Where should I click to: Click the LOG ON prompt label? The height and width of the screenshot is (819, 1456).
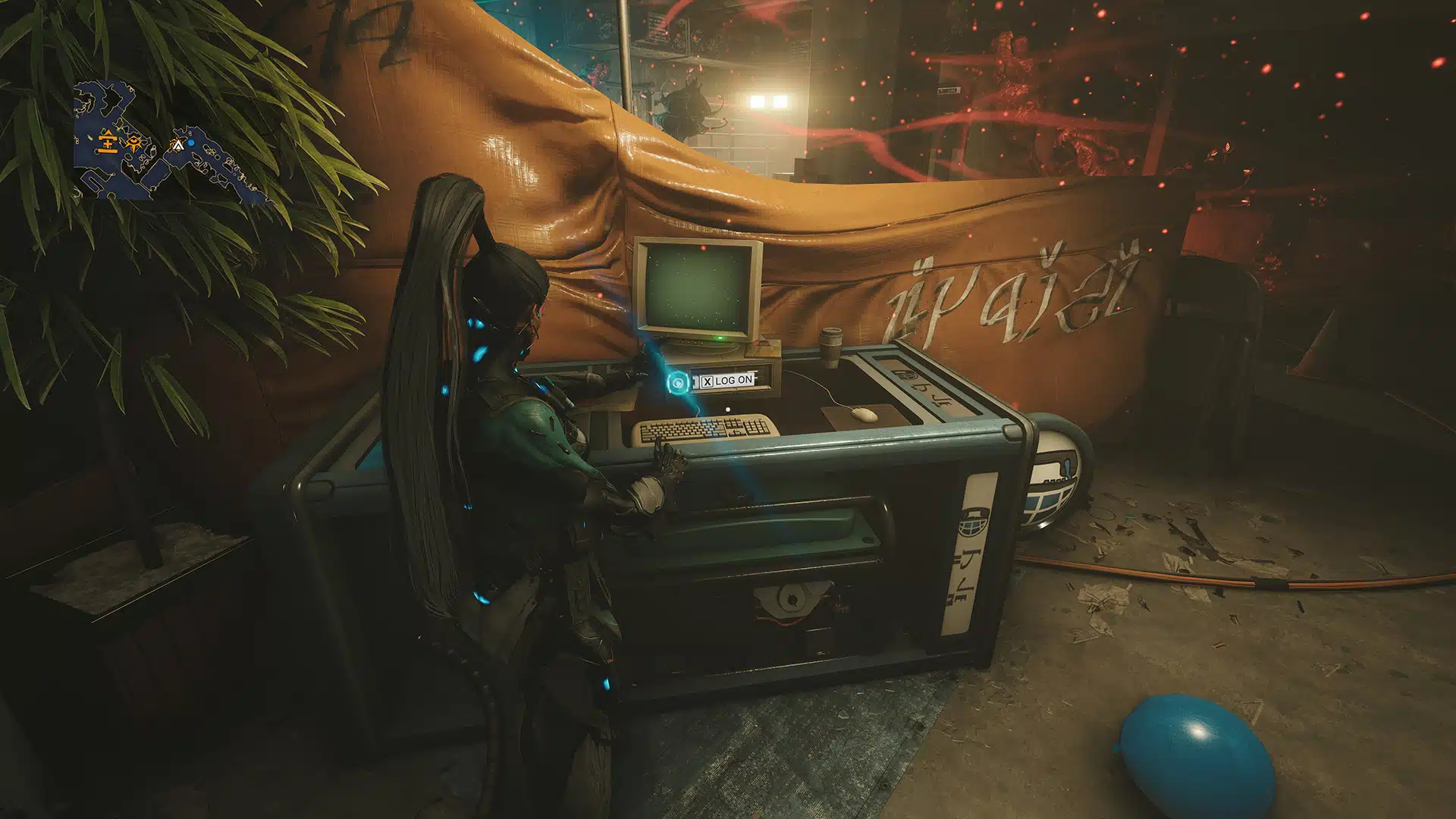733,381
